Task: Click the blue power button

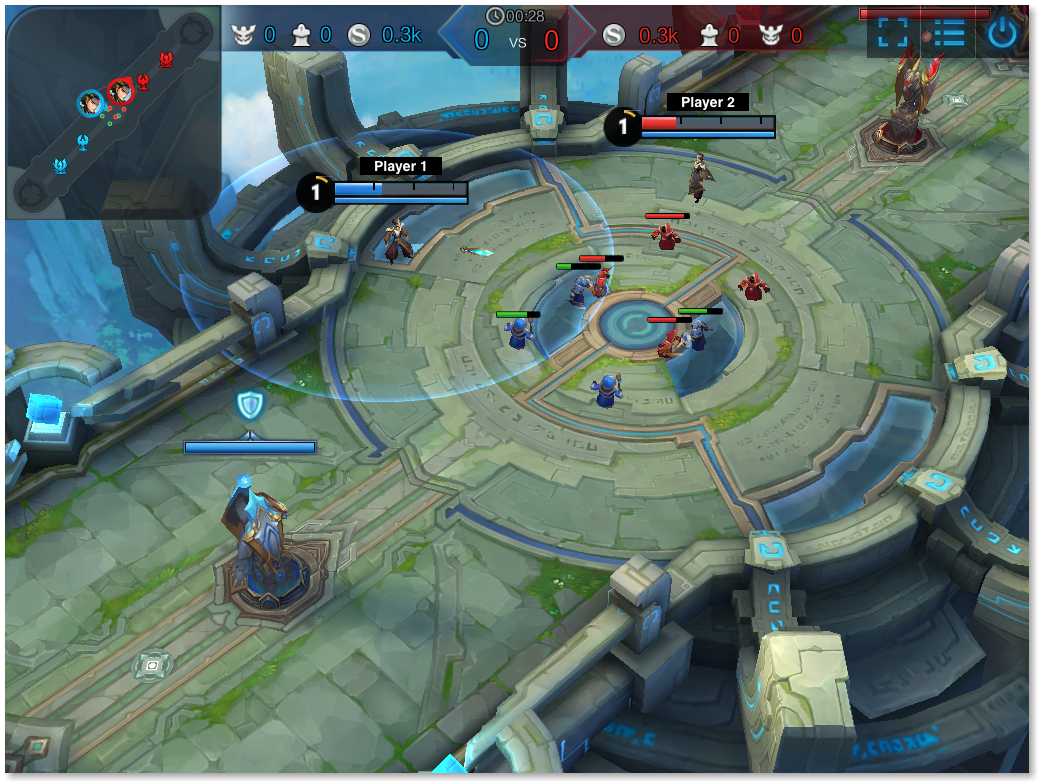Action: click(1003, 33)
